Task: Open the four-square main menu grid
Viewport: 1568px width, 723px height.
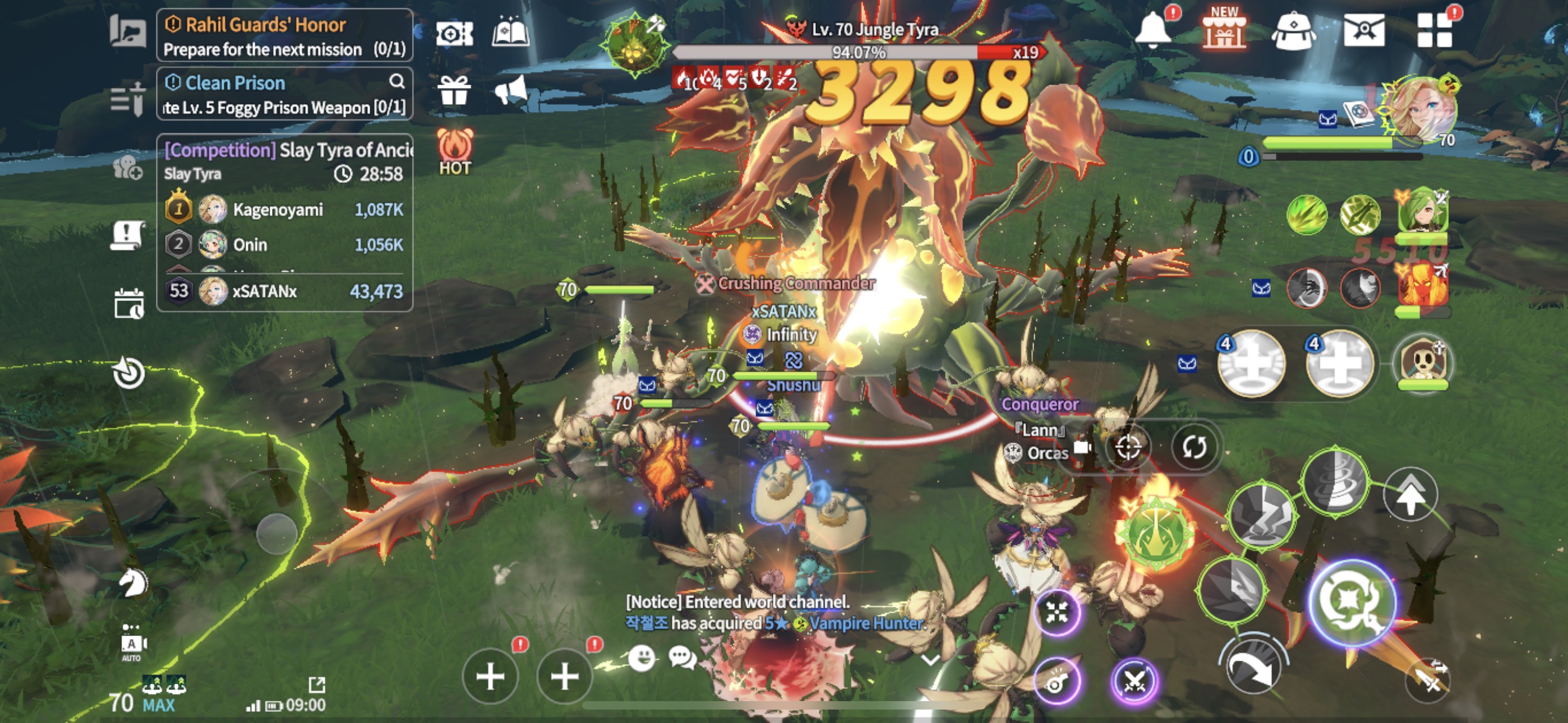Action: (x=1434, y=30)
